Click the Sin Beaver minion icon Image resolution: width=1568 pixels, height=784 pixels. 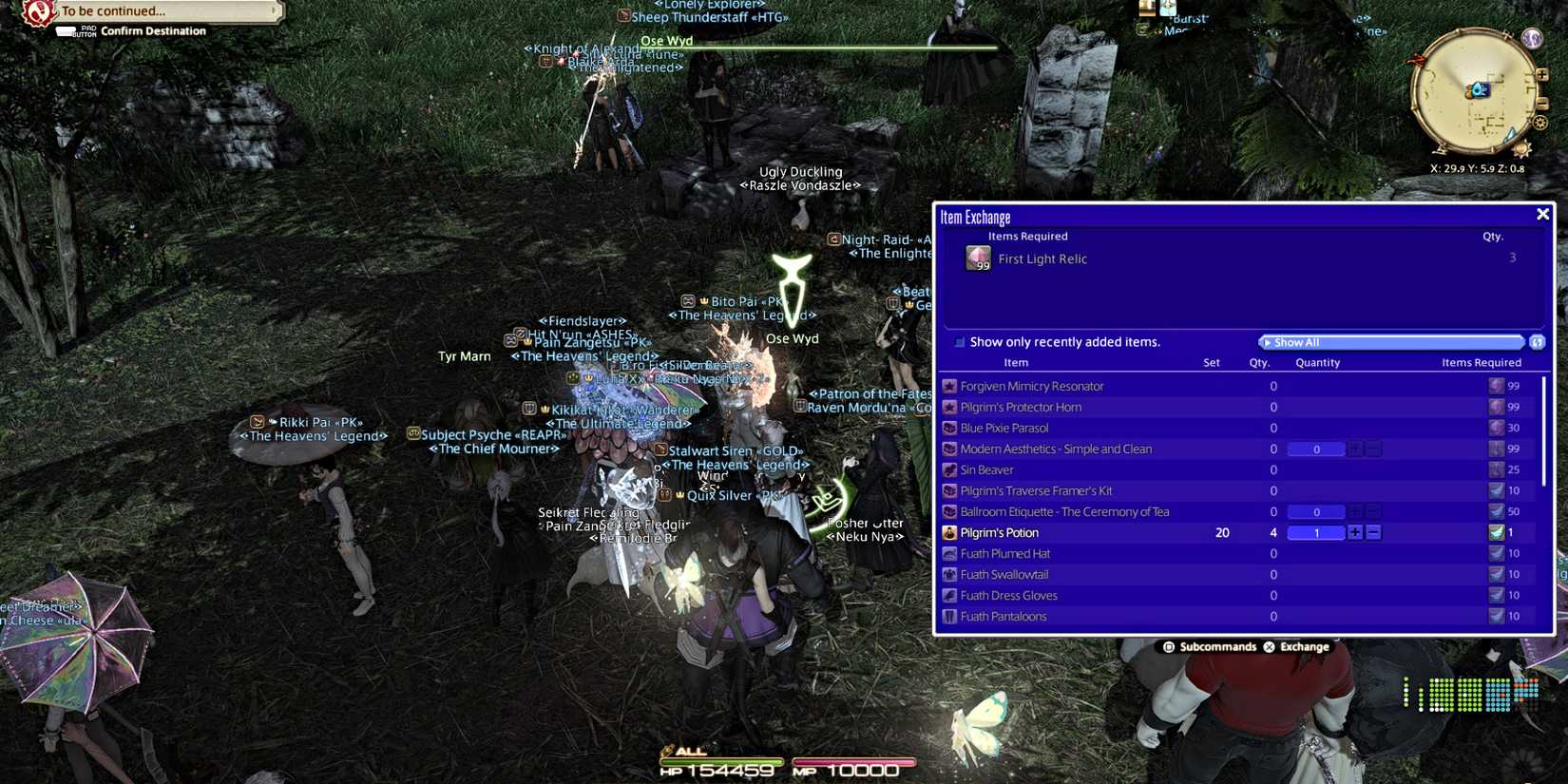point(949,468)
